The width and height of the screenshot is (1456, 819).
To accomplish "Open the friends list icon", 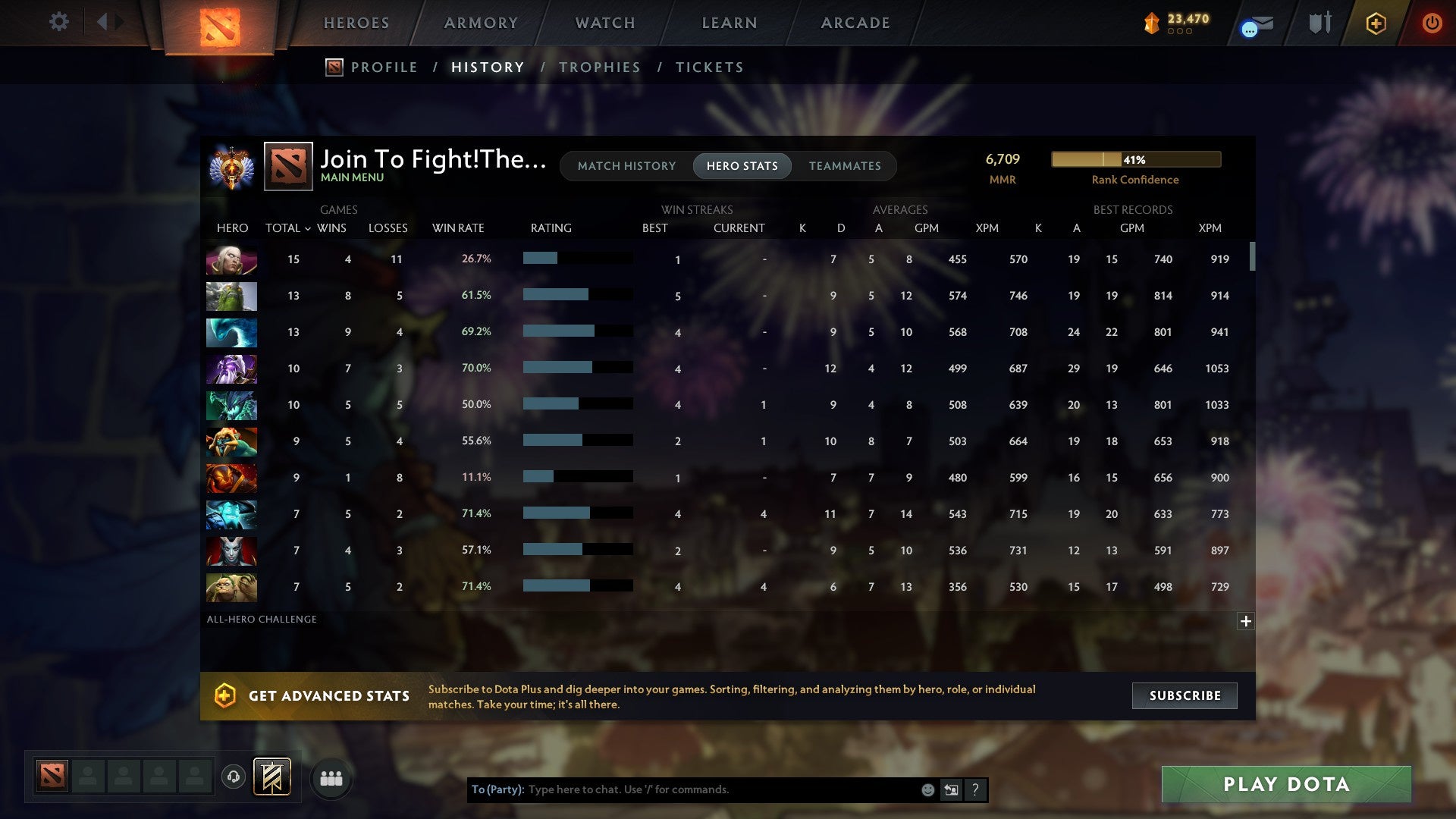I will pos(331,777).
